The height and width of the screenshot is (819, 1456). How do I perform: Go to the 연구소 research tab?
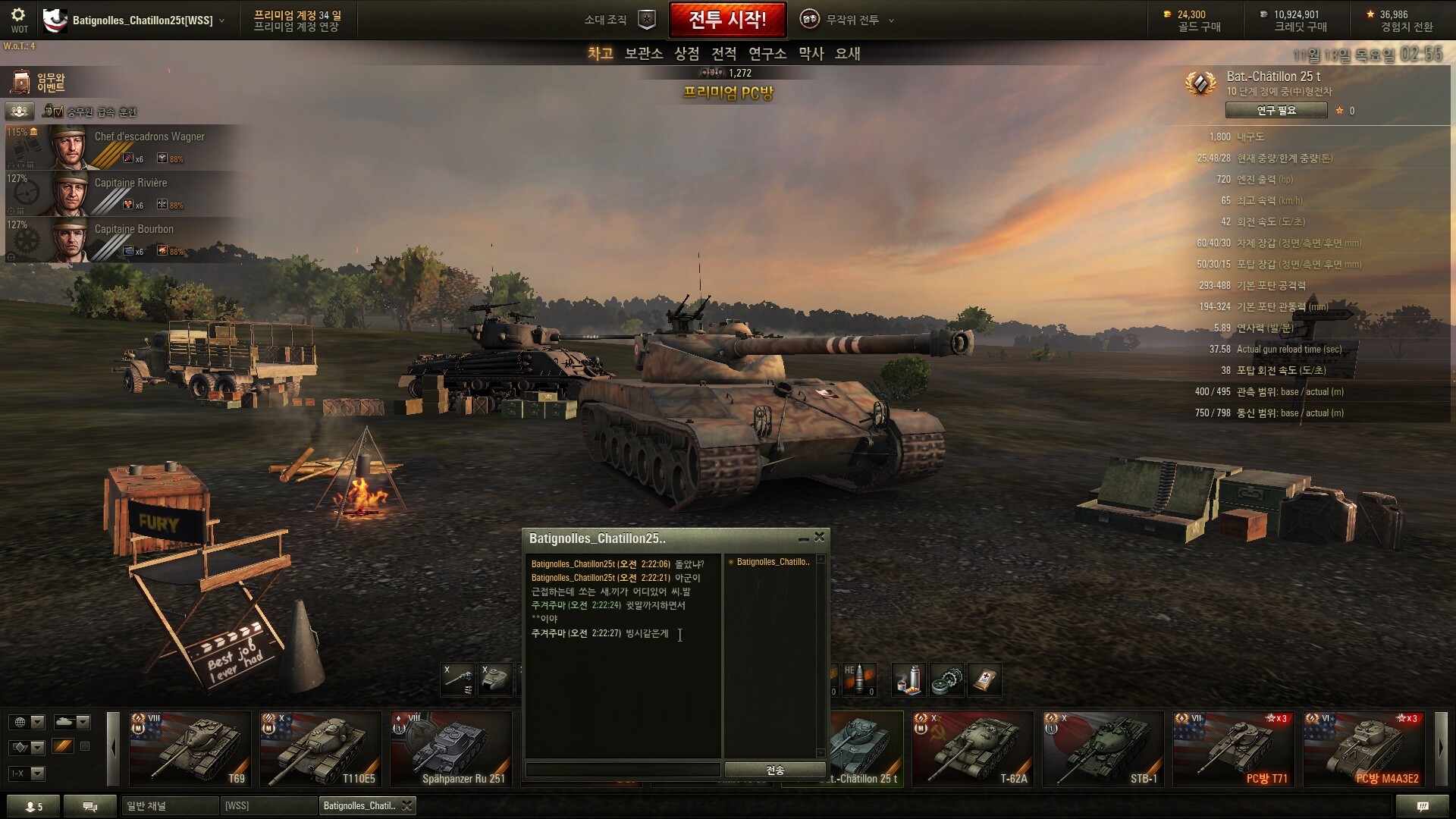[767, 54]
